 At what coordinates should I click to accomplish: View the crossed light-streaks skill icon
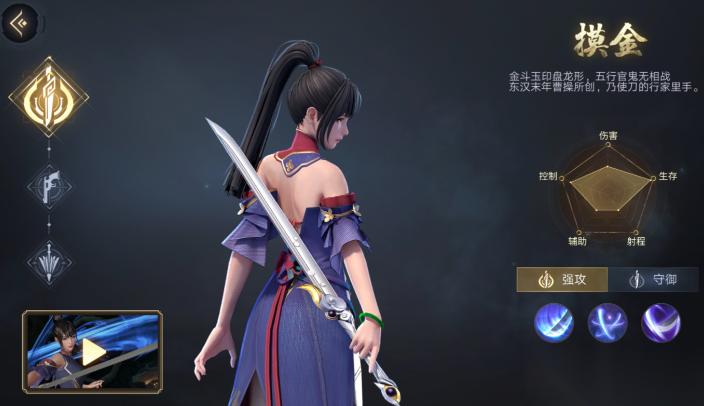tap(607, 323)
